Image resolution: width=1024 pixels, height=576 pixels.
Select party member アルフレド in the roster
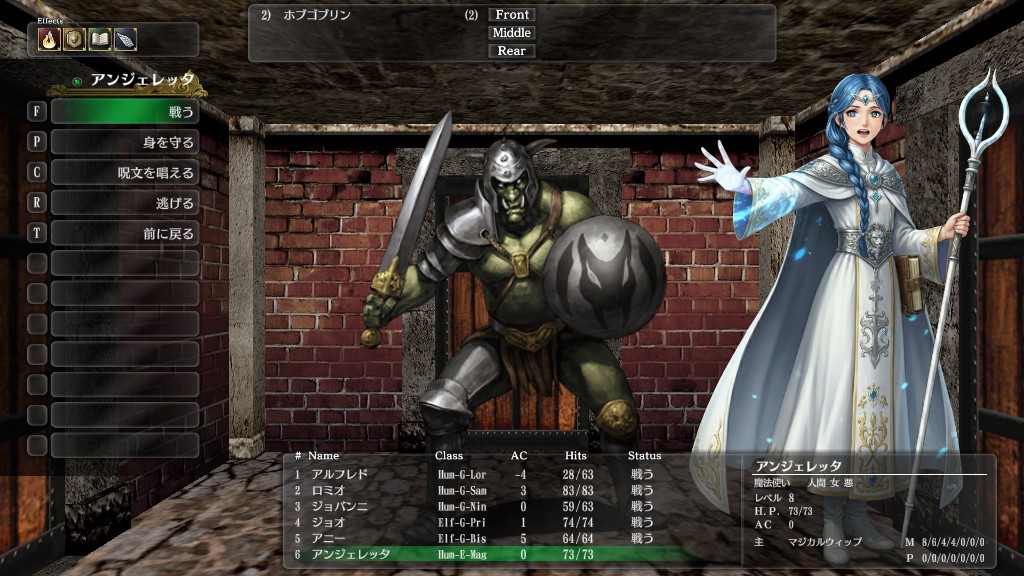(x=340, y=474)
